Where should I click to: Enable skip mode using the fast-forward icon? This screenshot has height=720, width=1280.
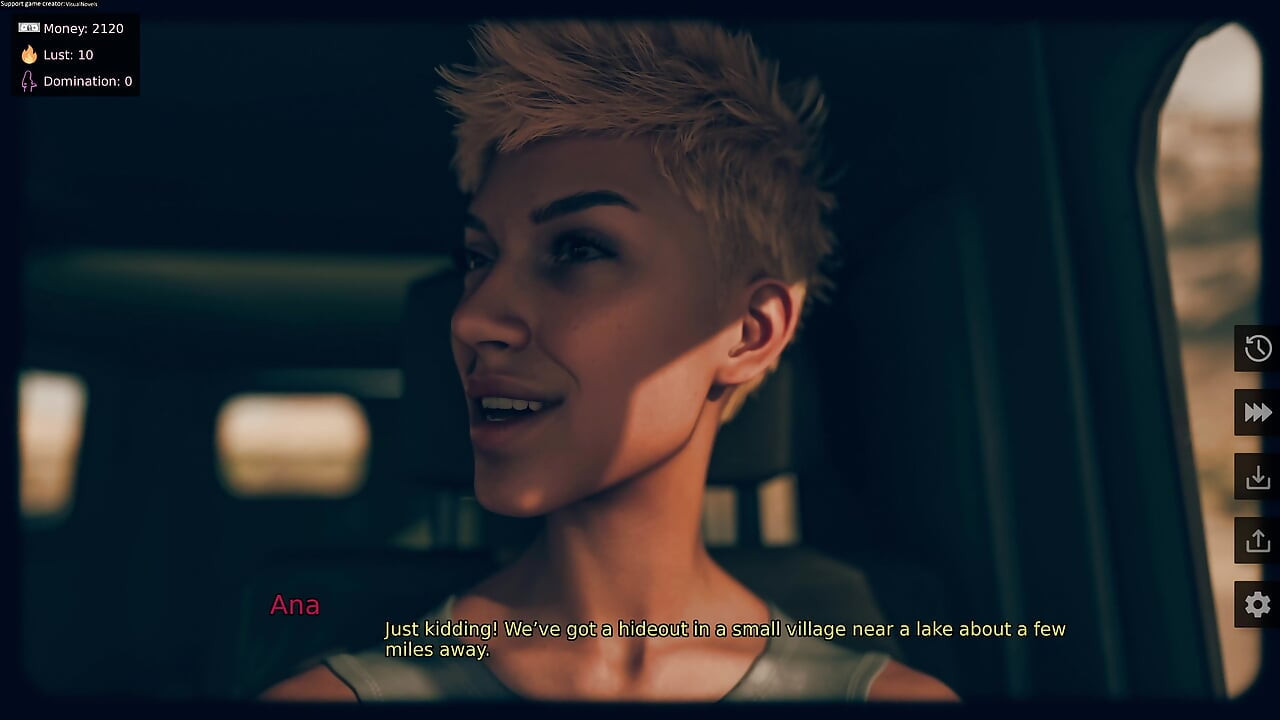pyautogui.click(x=1257, y=412)
